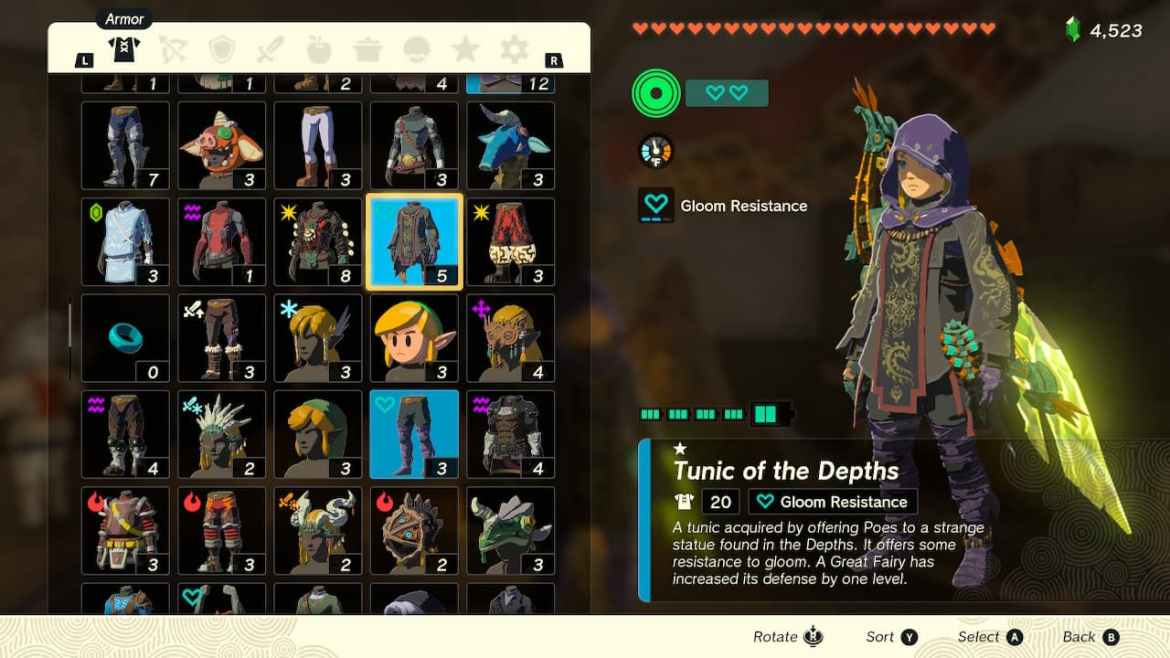Select the light blue tunic slot
Viewport: 1170px width, 658px height.
click(126, 242)
